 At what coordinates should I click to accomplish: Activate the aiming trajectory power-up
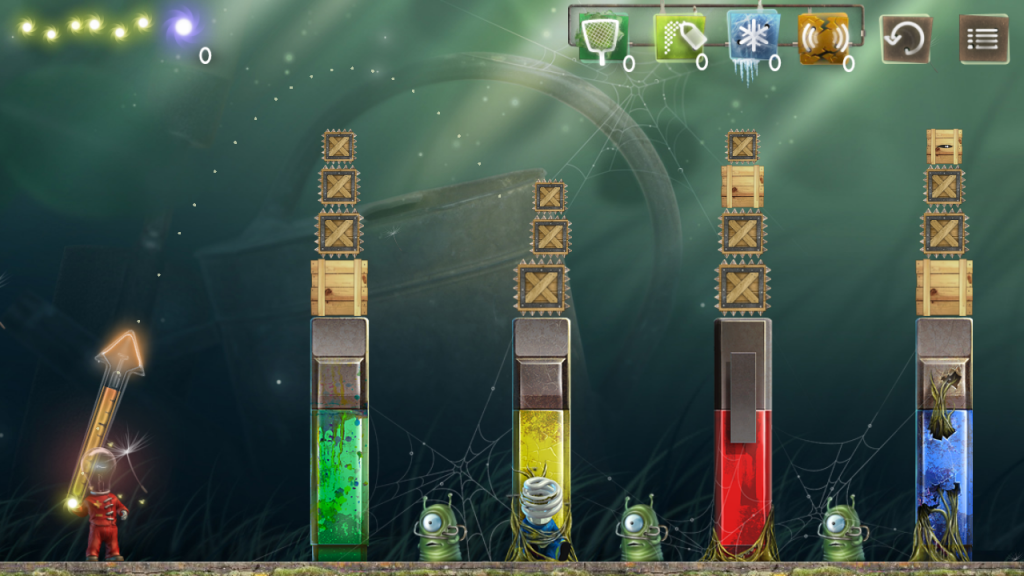[678, 38]
